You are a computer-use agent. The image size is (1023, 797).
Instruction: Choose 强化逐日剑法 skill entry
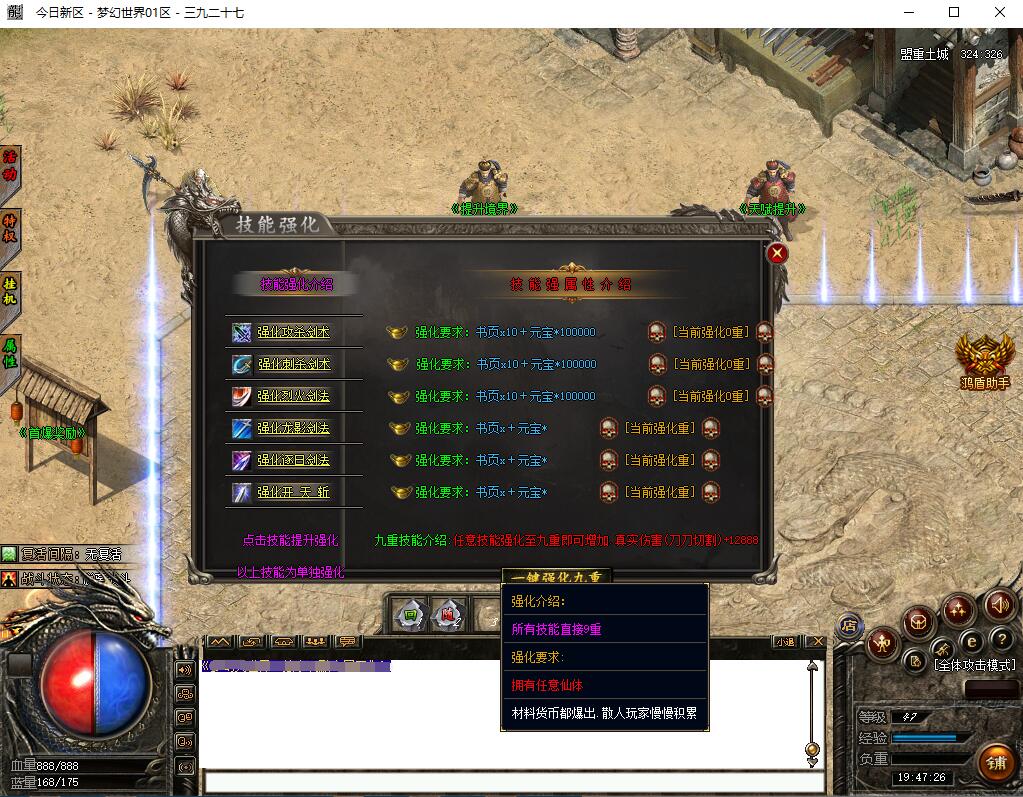tap(293, 460)
